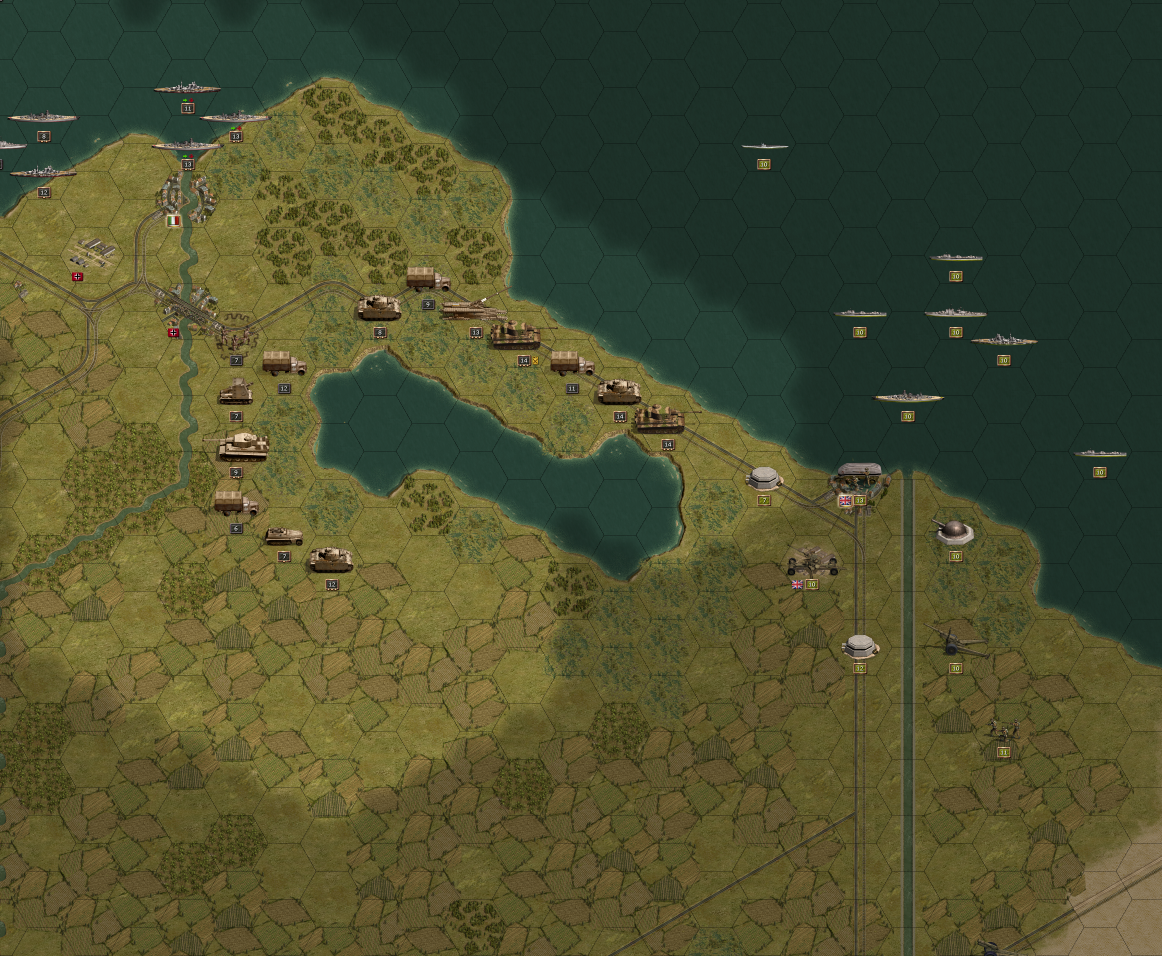Choose the tank unit with strength 8
Image resolution: width=1162 pixels, height=956 pixels.
tap(380, 308)
